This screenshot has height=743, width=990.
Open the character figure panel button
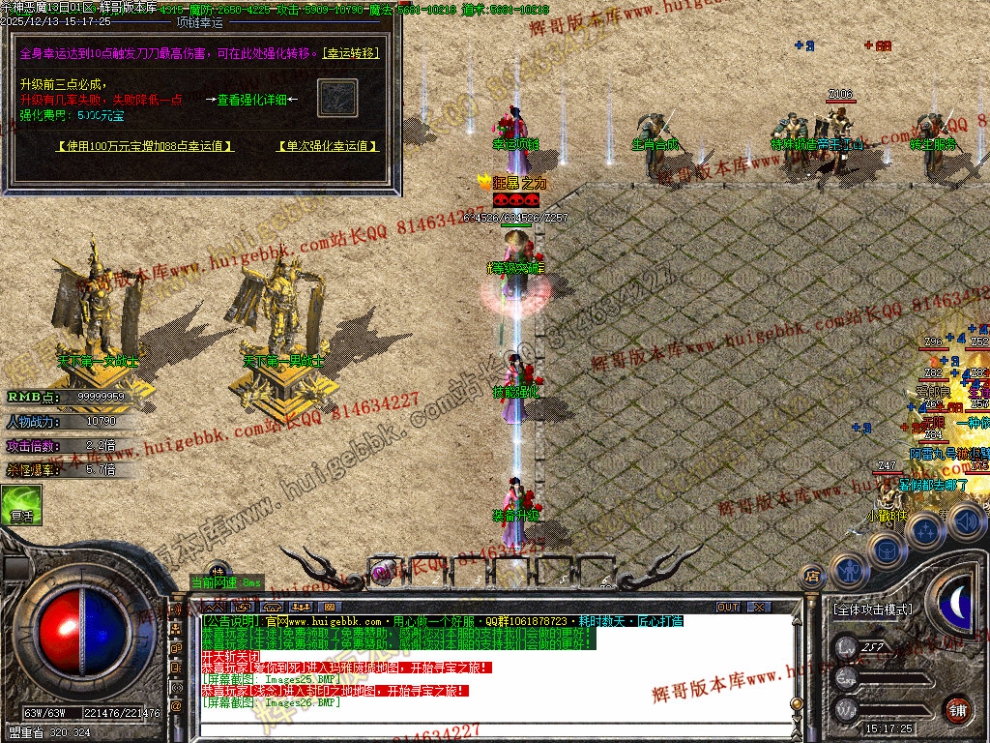point(849,569)
